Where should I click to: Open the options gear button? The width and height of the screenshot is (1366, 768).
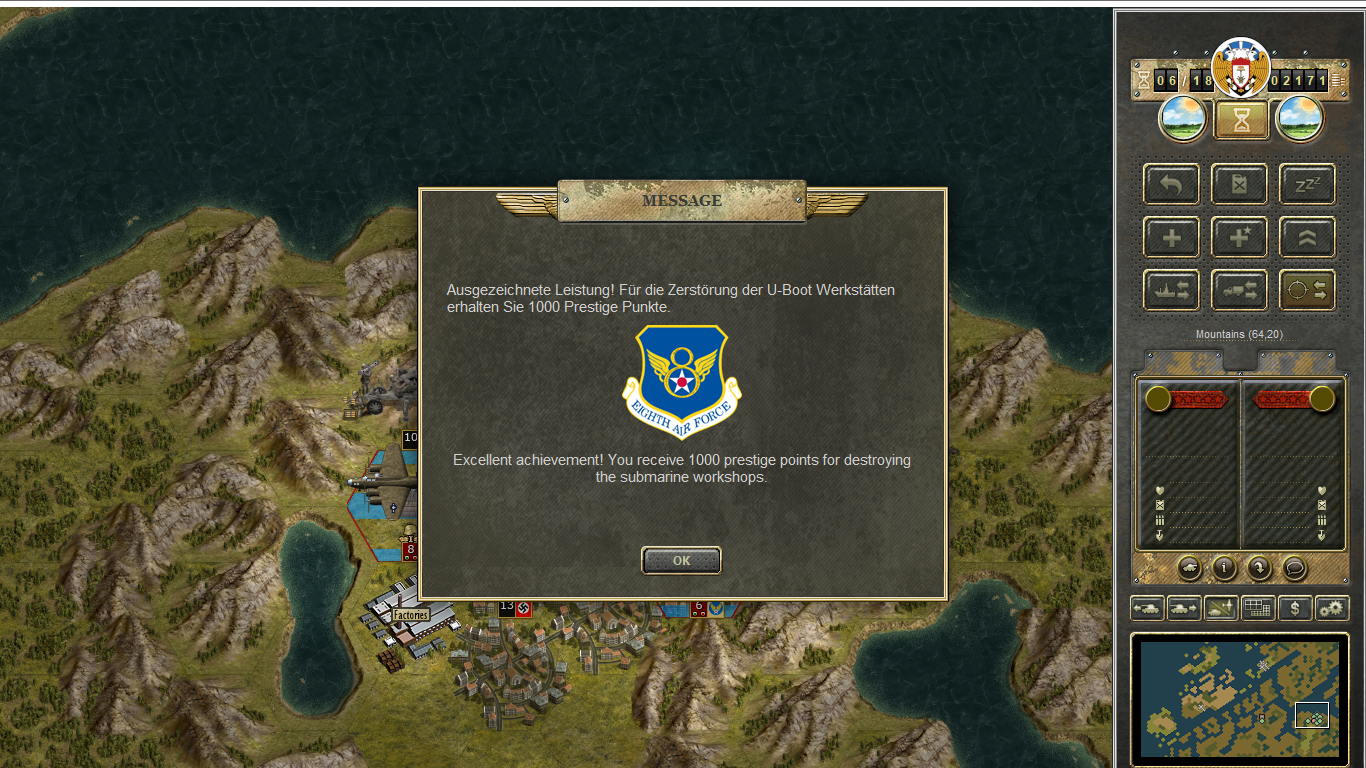click(1332, 607)
